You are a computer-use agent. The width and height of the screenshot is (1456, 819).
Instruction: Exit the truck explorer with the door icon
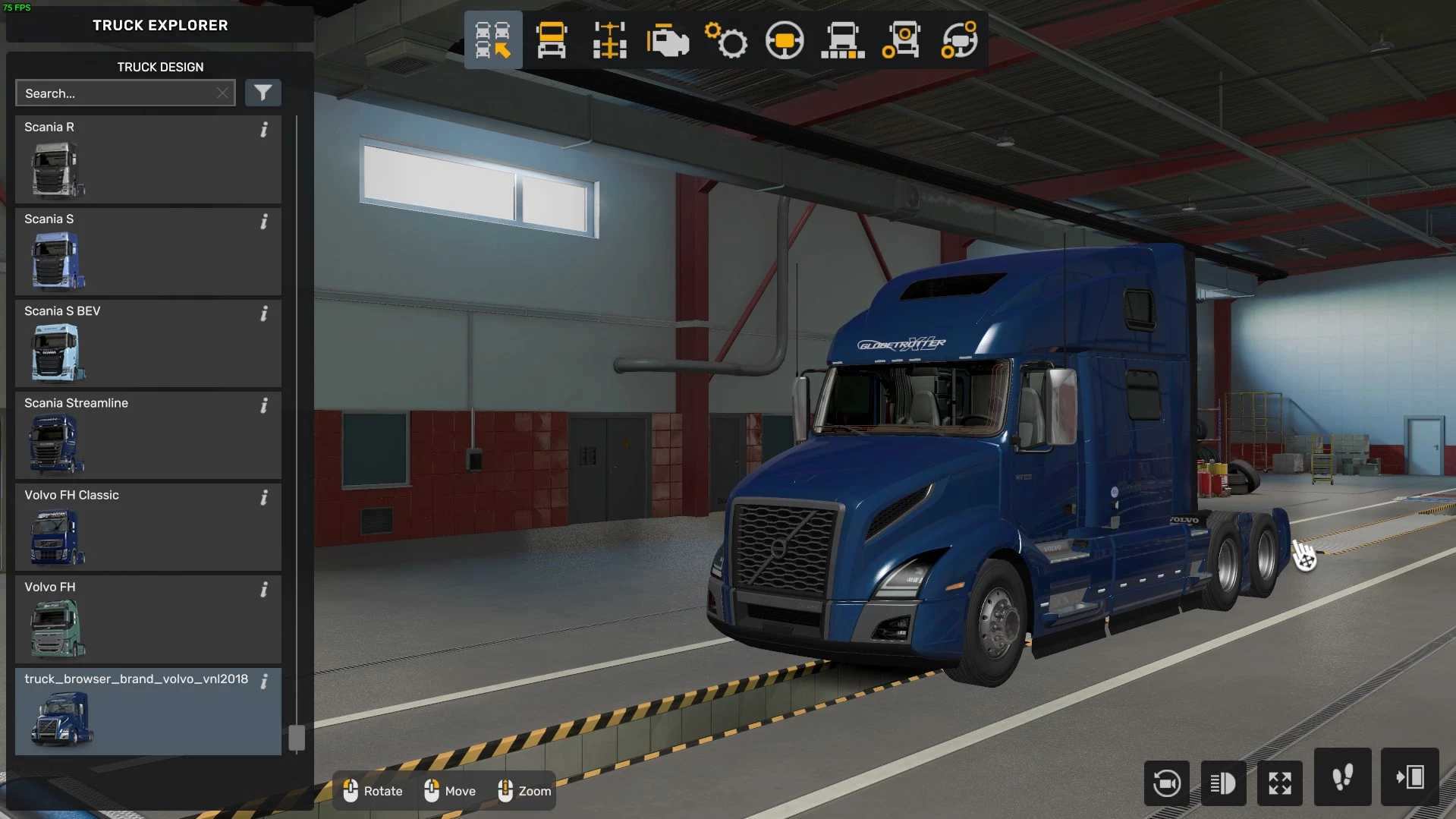coord(1410,777)
